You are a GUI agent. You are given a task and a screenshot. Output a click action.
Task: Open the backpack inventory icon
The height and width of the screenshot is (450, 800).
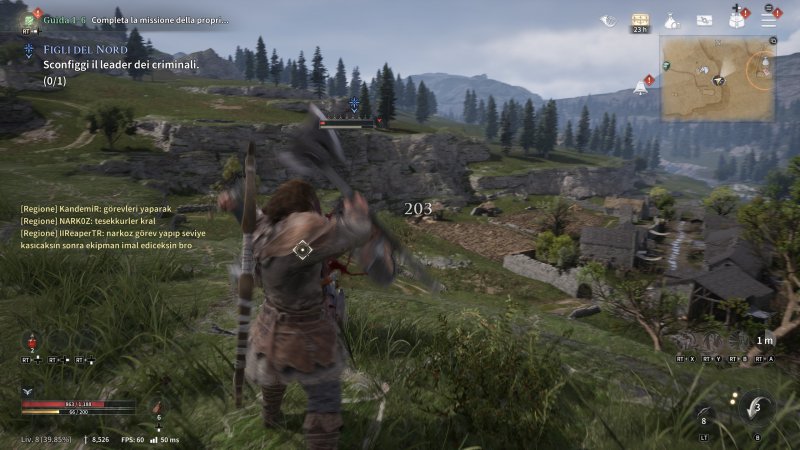point(737,19)
